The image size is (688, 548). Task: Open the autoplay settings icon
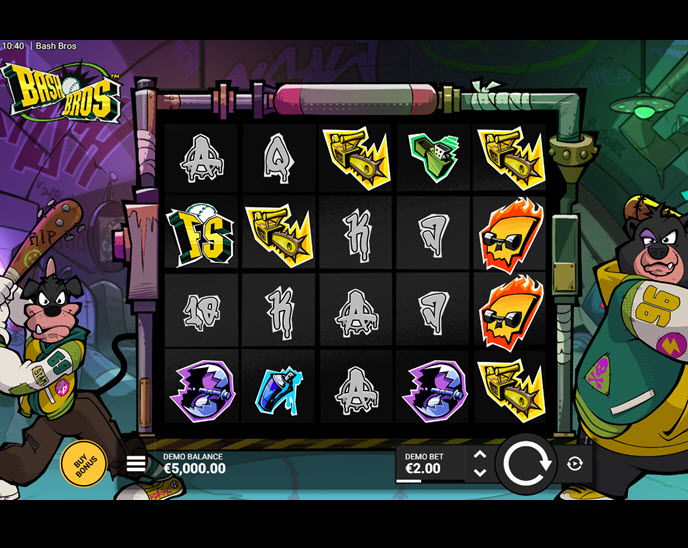[575, 464]
